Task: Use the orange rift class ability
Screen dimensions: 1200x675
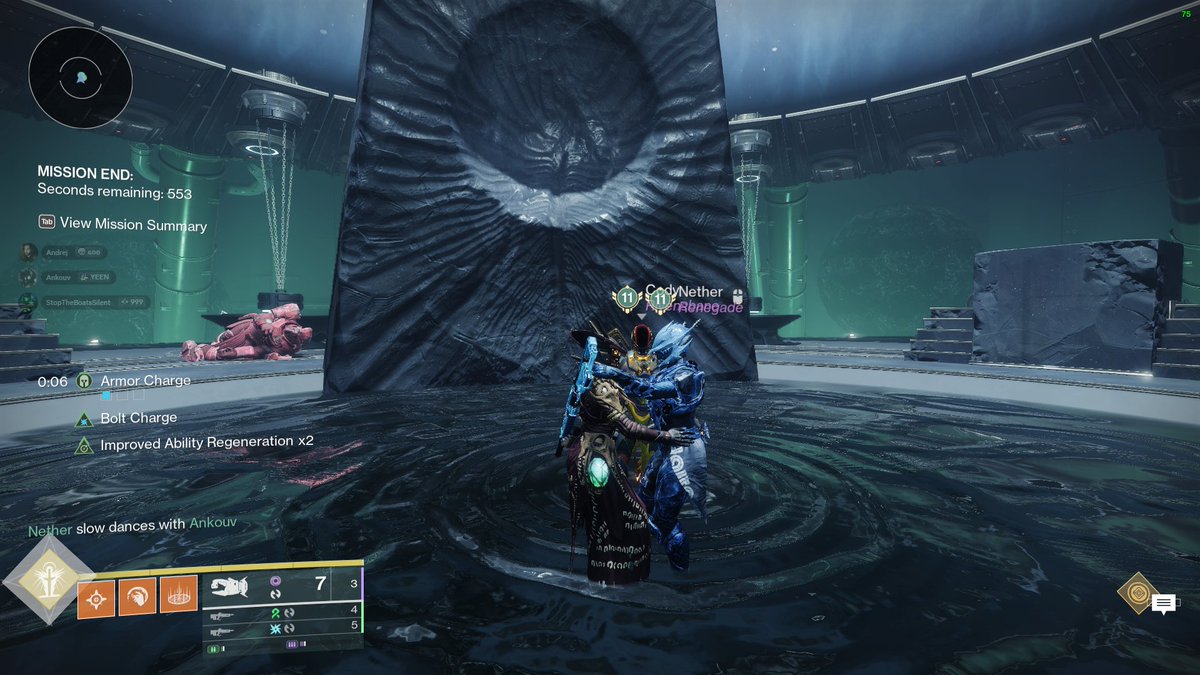Action: point(178,596)
